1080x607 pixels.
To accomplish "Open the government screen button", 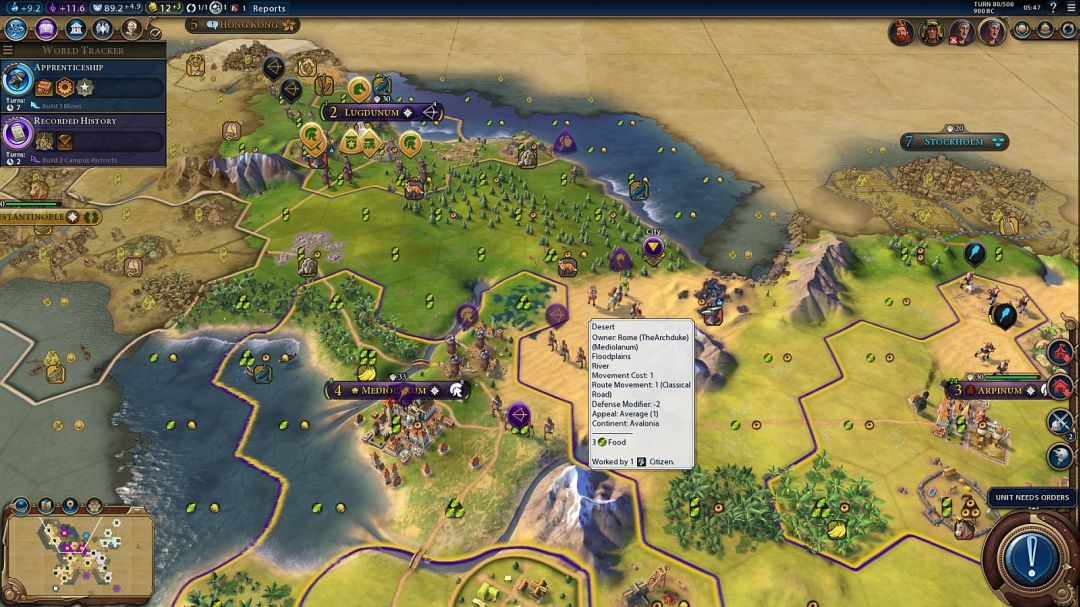I will click(x=74, y=28).
